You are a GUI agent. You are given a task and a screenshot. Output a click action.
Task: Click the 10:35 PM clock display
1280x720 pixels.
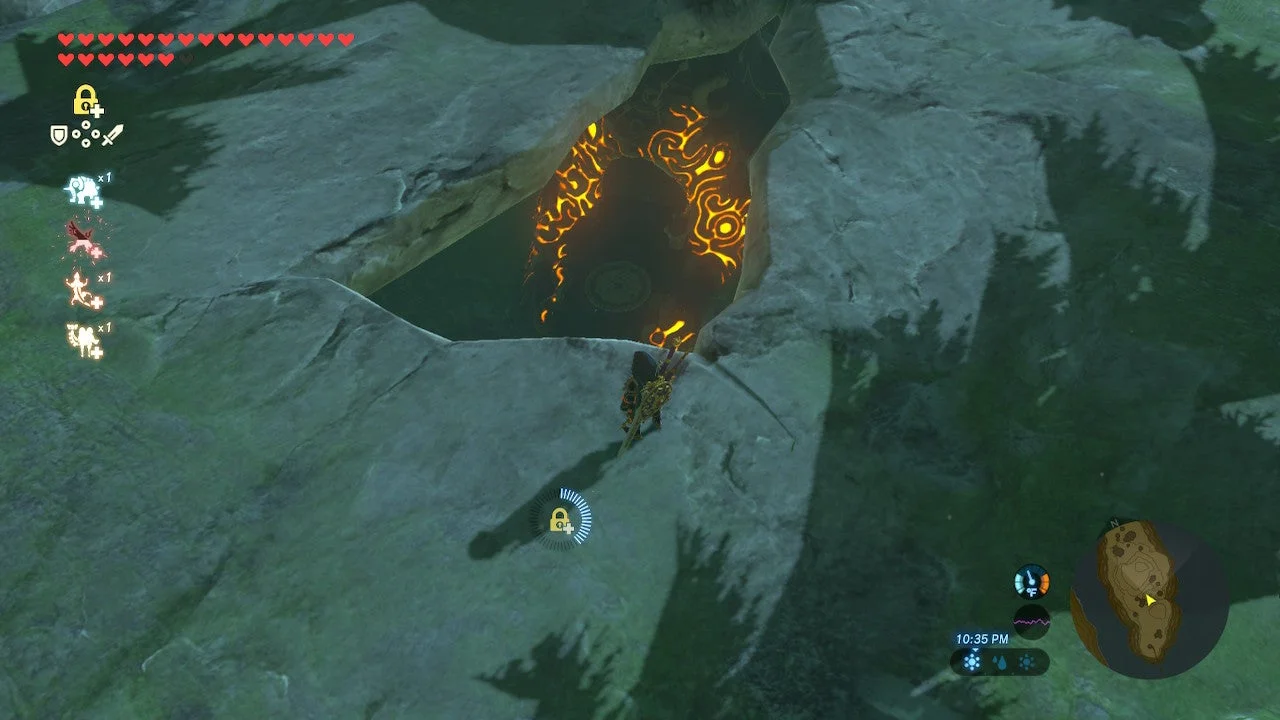981,638
